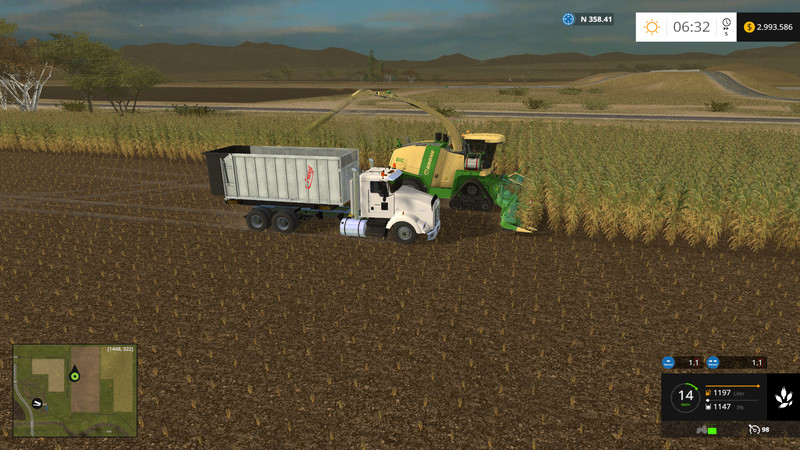Open finances via the gold dollar coin

[749, 27]
